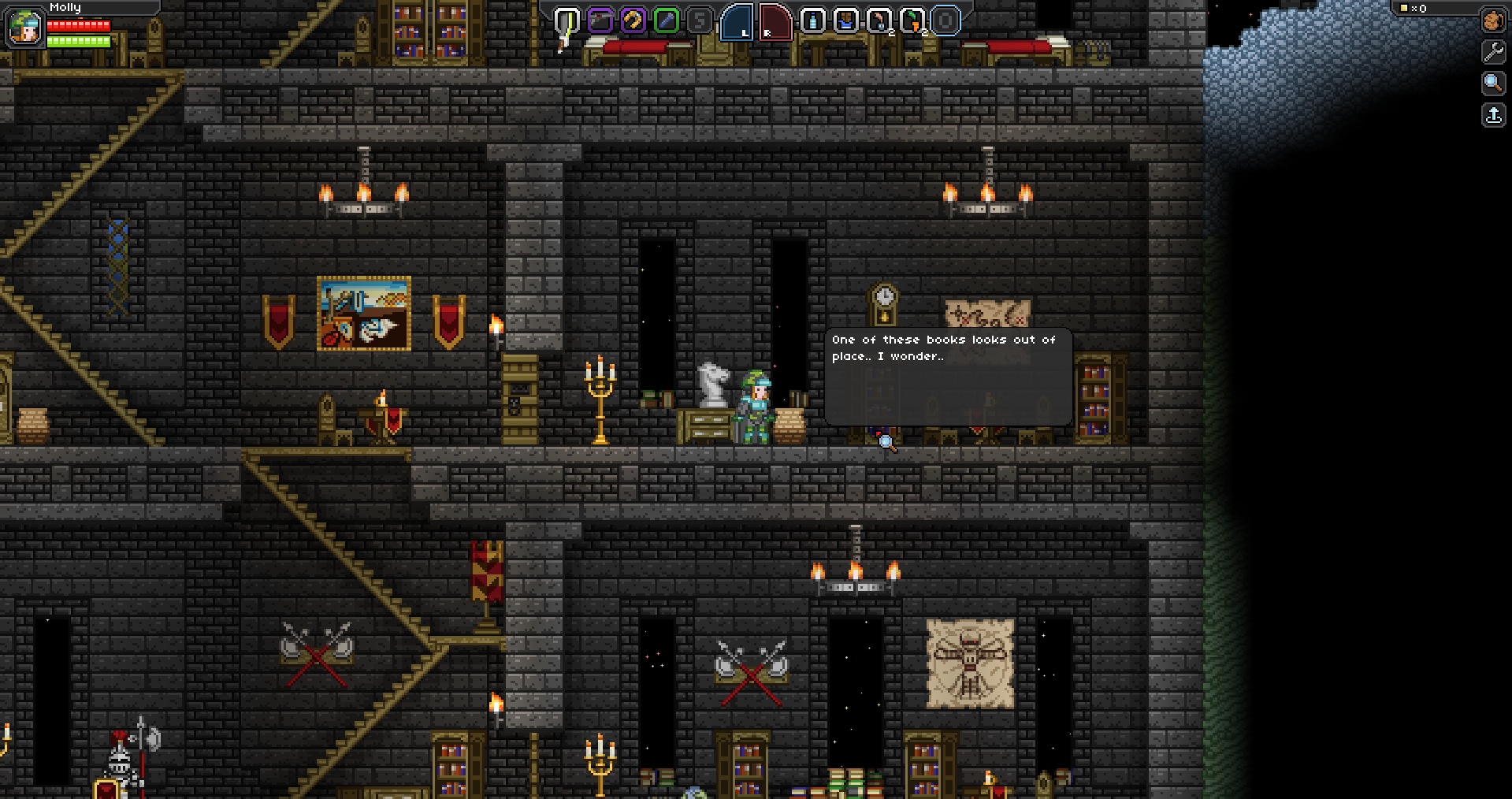Screen dimensions: 1512x799
Task: Select the fishing lure item in the hotbar
Action: click(879, 22)
